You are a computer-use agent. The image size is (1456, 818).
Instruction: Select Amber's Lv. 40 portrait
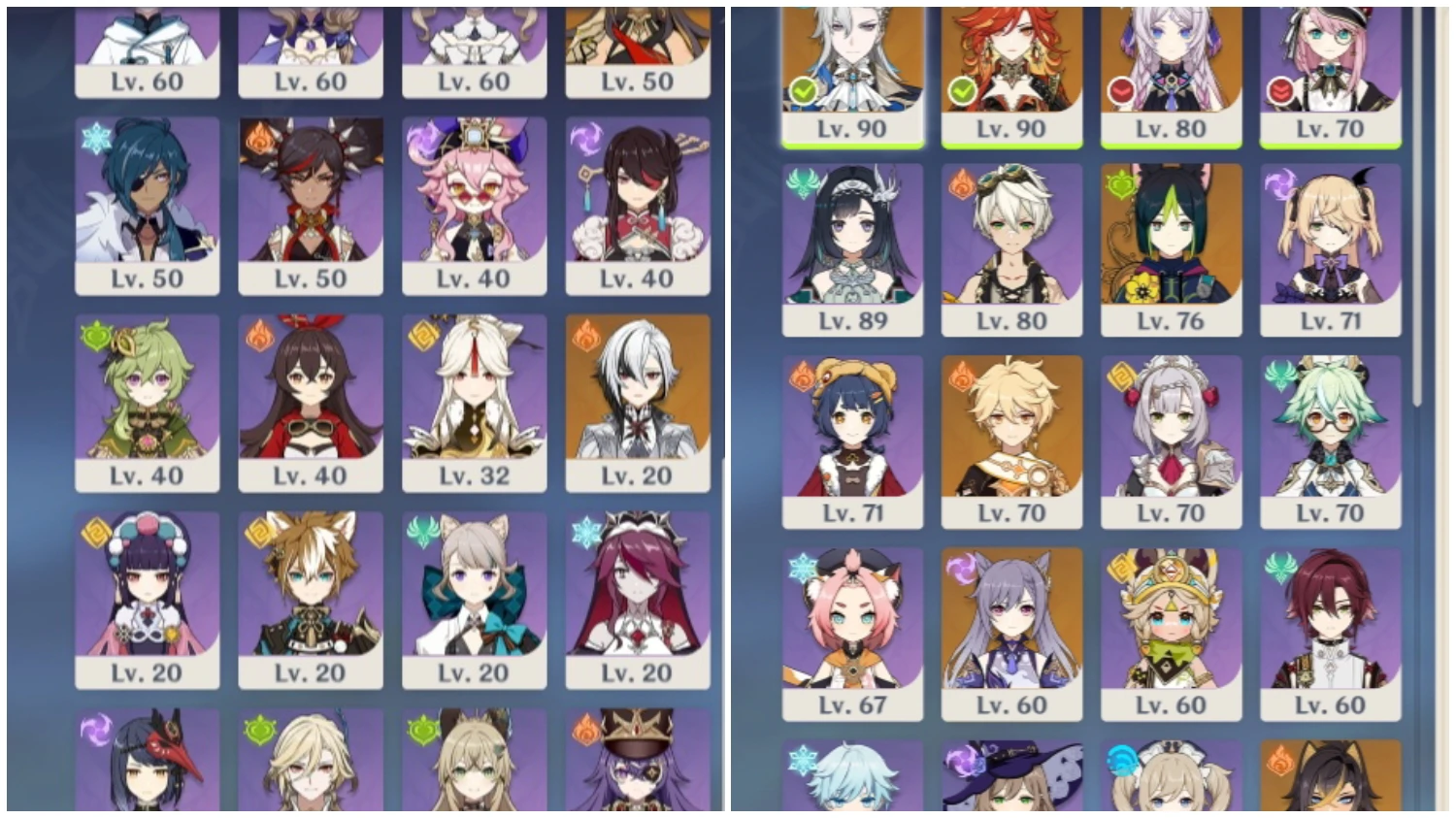(x=311, y=398)
